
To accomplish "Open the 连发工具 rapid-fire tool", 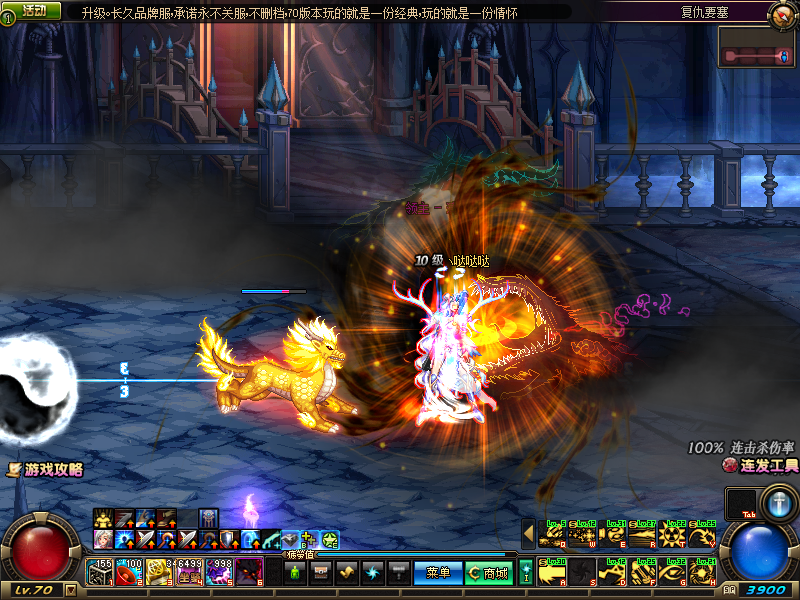I will 761,466.
